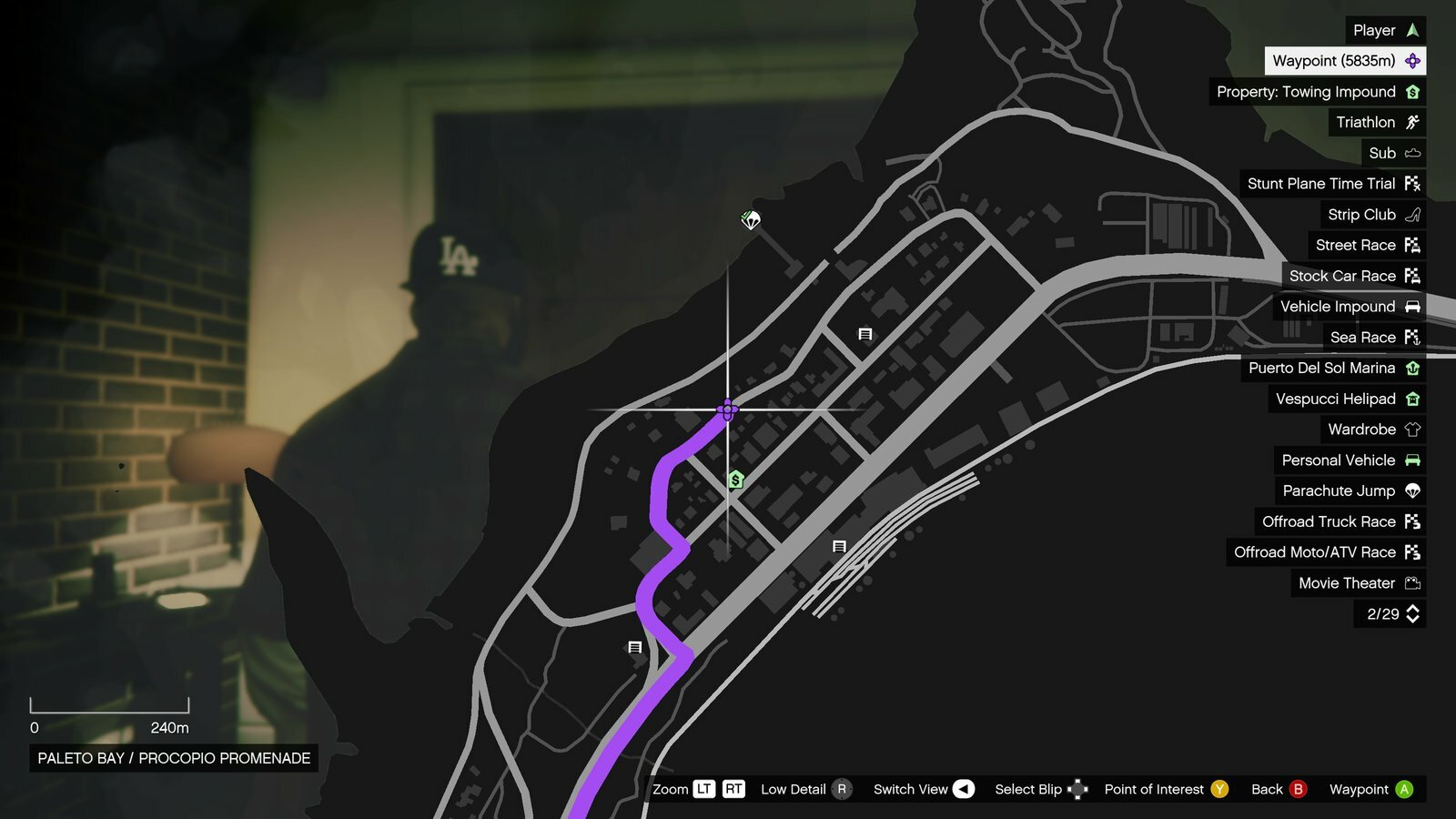The image size is (1456, 819).
Task: Pick the Vehicle Impound legend entry
Action: tap(1349, 307)
